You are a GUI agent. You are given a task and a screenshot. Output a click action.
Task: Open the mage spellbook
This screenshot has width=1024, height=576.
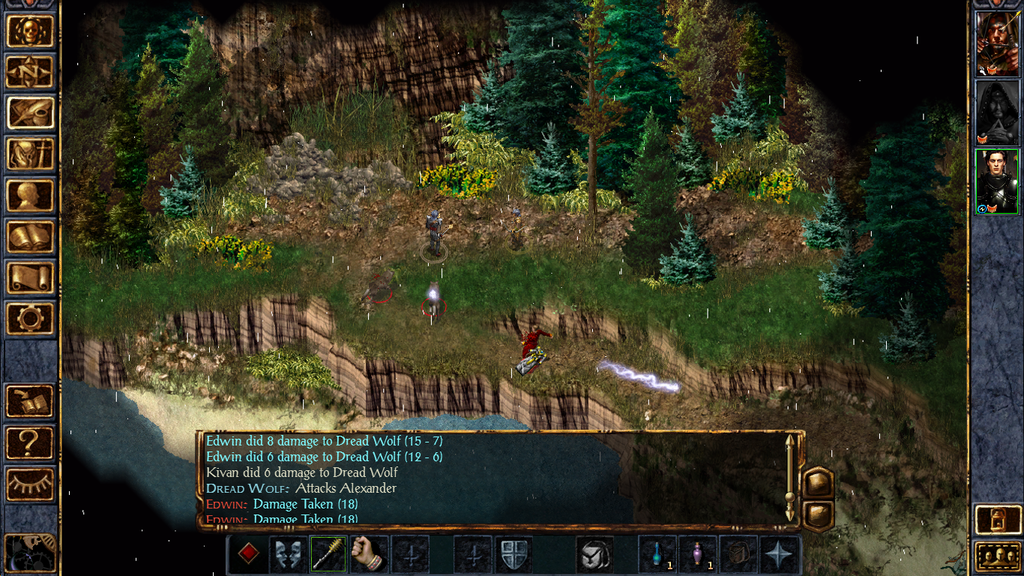coord(30,236)
